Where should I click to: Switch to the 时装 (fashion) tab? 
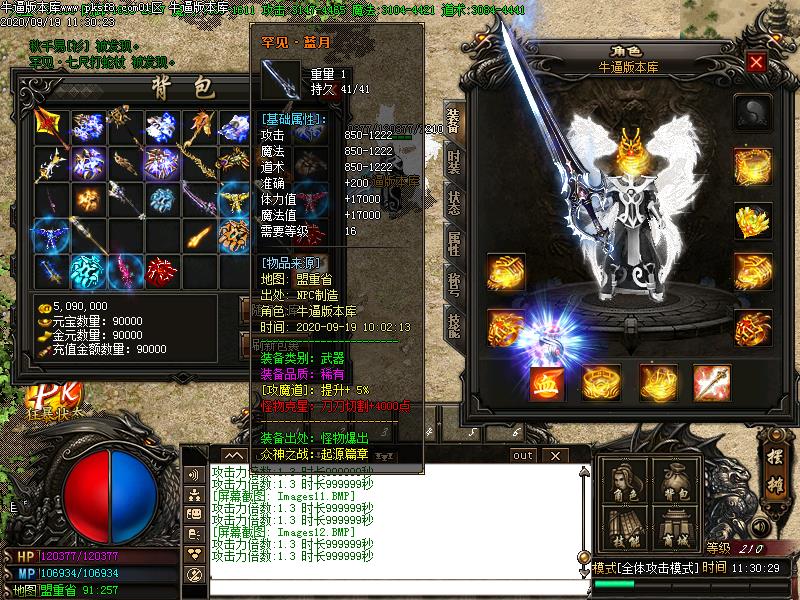point(453,160)
